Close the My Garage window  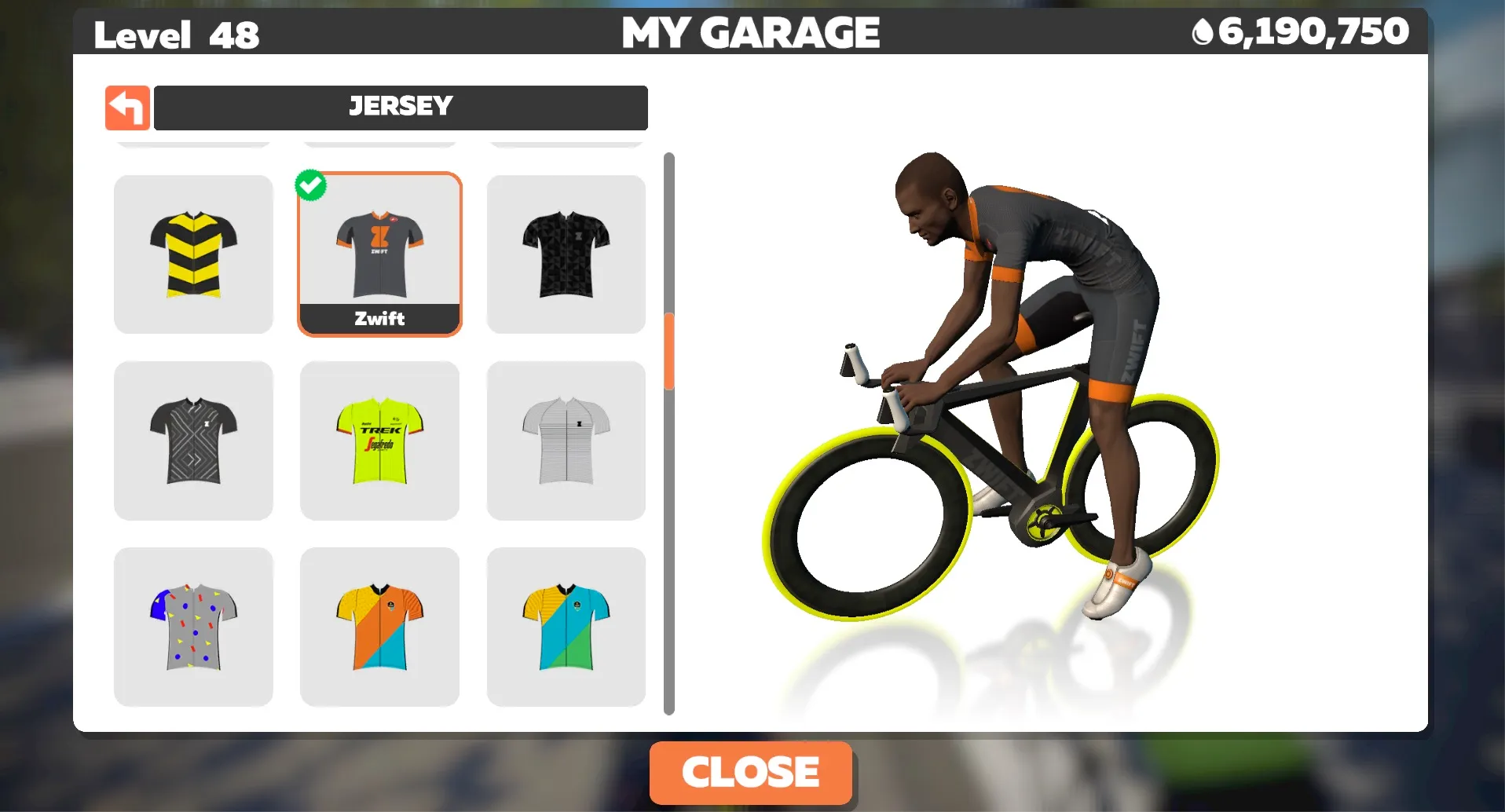(x=750, y=772)
